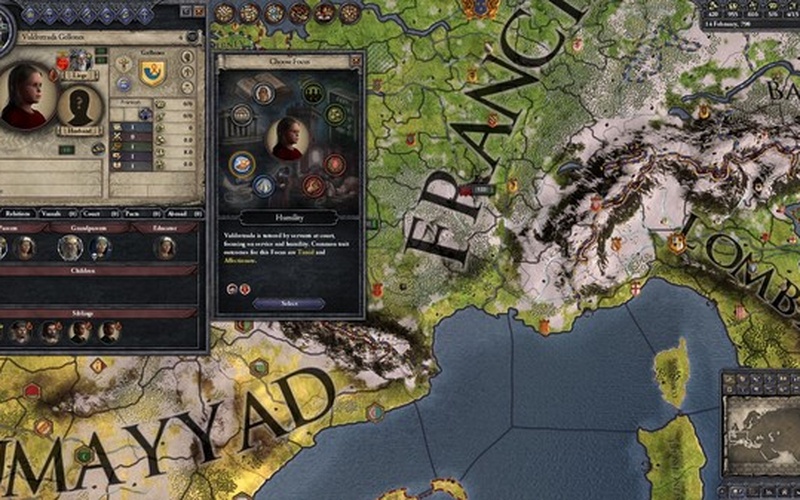Screen dimensions: 800x500
Task: Choose the highlighted blue Humility focus icon
Action: 241,163
